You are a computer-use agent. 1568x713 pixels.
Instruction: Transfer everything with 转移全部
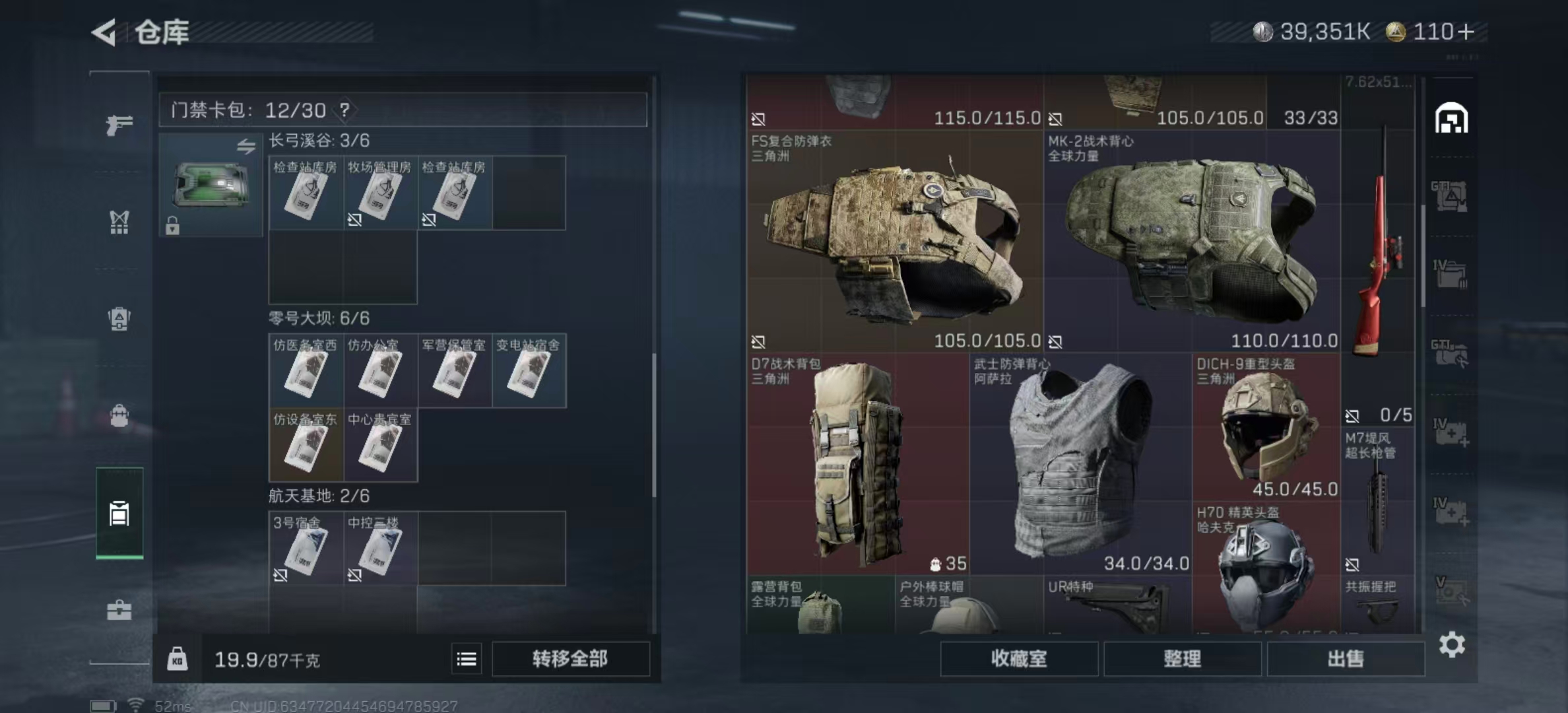pos(570,659)
